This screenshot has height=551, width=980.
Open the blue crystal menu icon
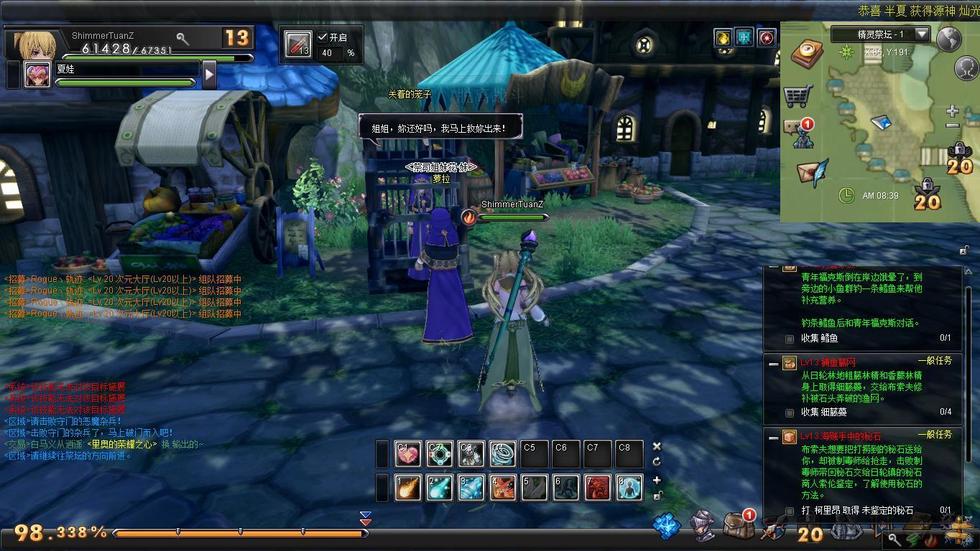coord(667,525)
